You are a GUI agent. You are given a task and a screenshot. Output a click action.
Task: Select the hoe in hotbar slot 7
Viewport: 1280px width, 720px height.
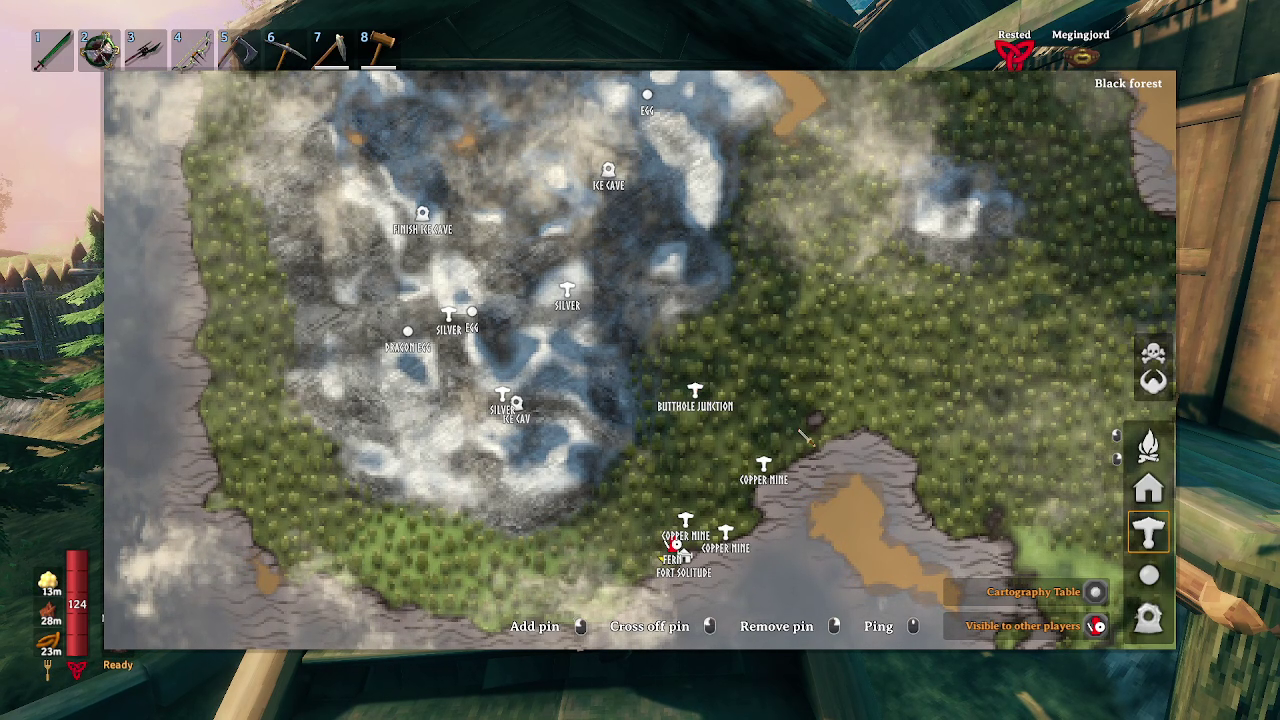pos(332,50)
